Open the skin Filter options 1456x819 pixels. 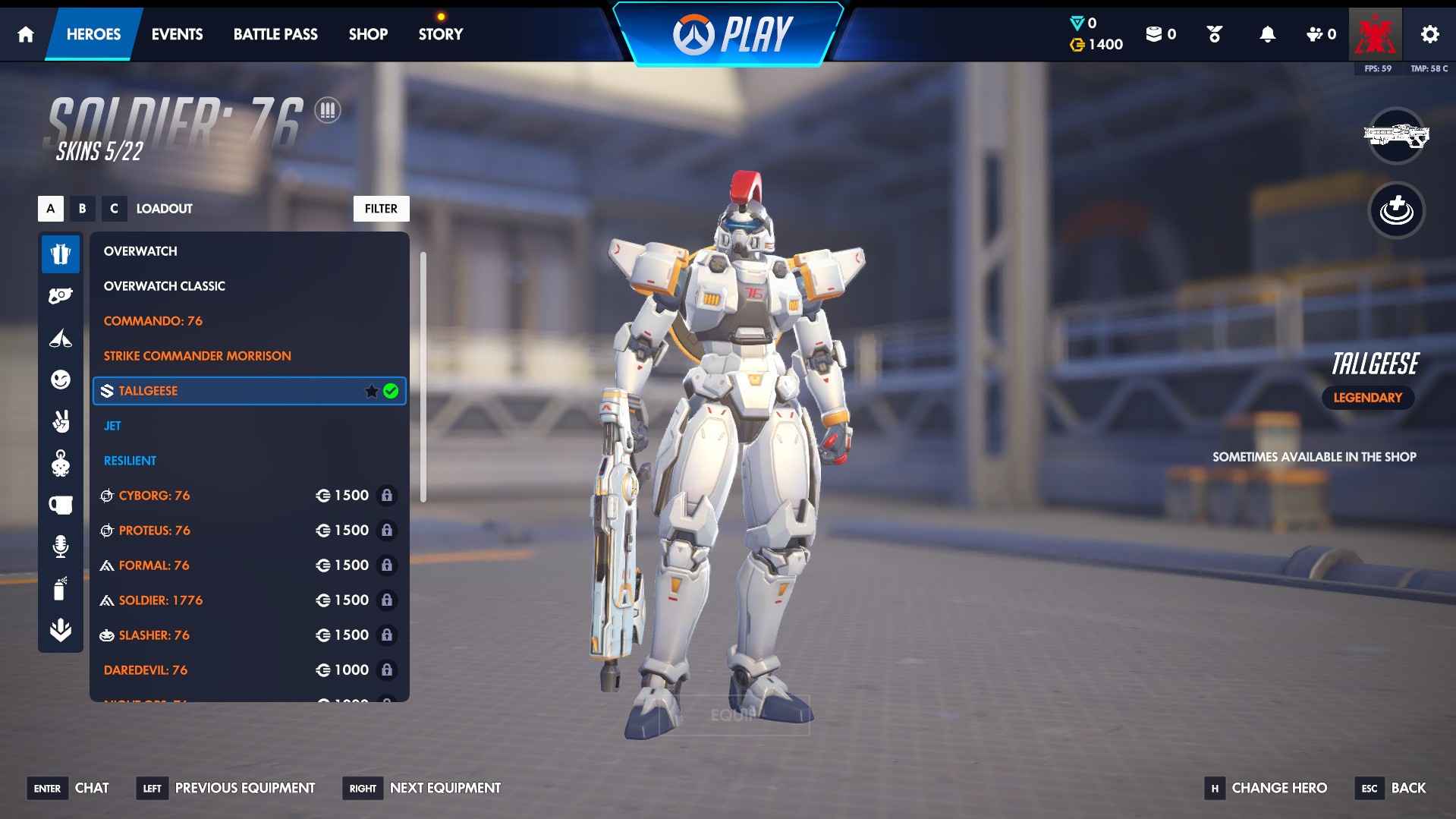coord(381,209)
